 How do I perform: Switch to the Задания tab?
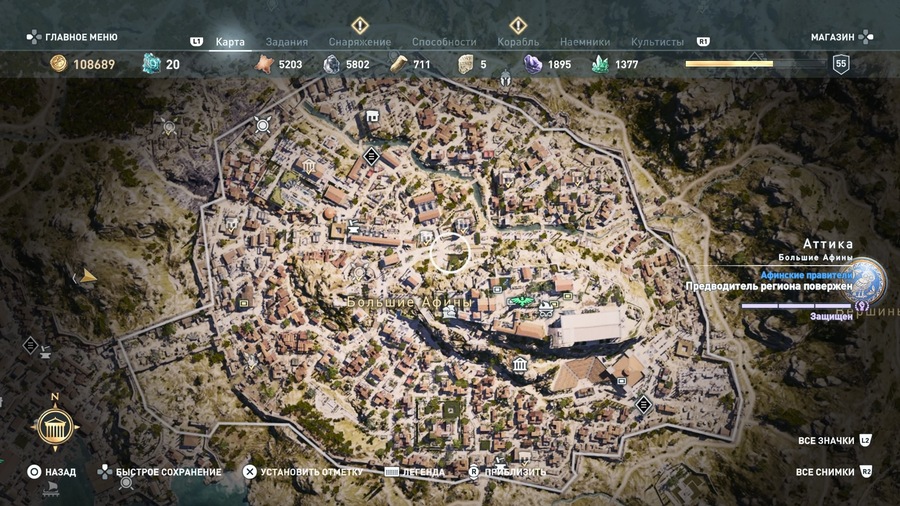pos(289,43)
